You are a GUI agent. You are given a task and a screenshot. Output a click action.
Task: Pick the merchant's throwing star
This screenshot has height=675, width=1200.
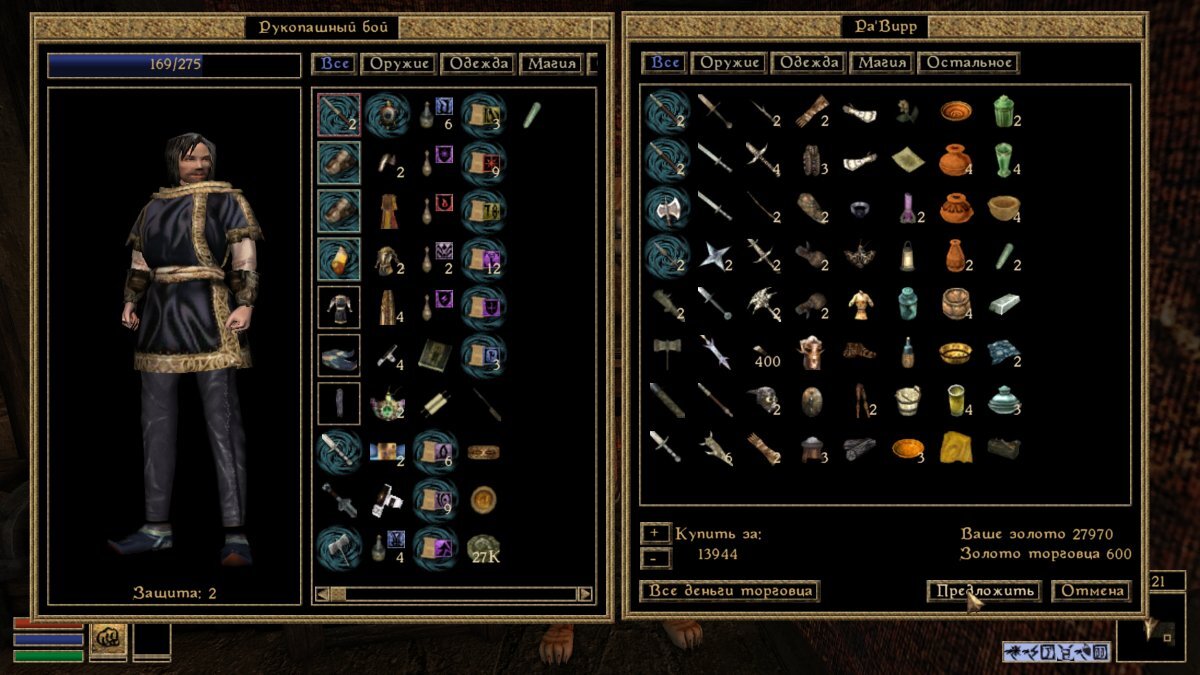coord(714,255)
